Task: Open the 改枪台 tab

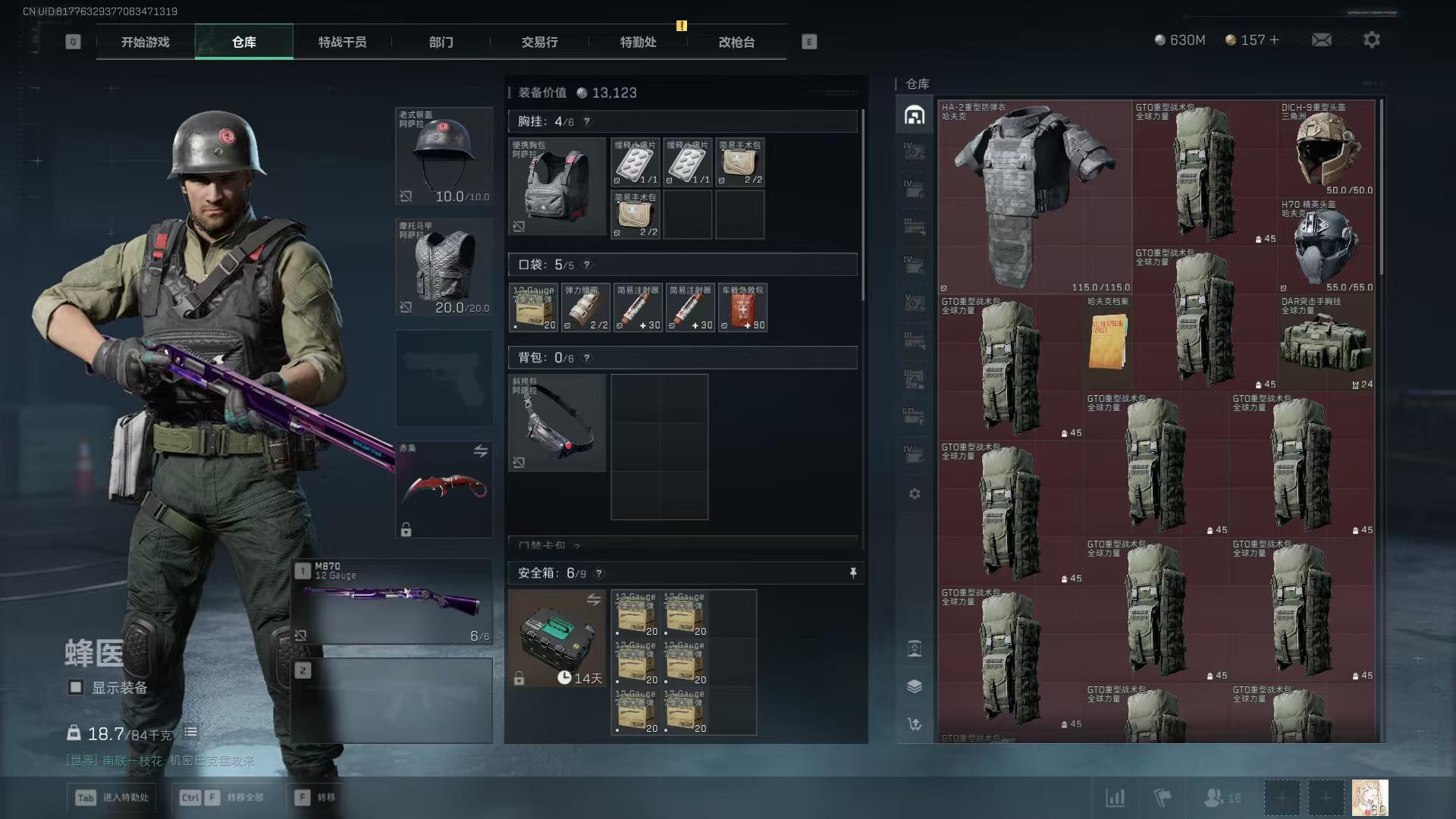Action: (736, 42)
